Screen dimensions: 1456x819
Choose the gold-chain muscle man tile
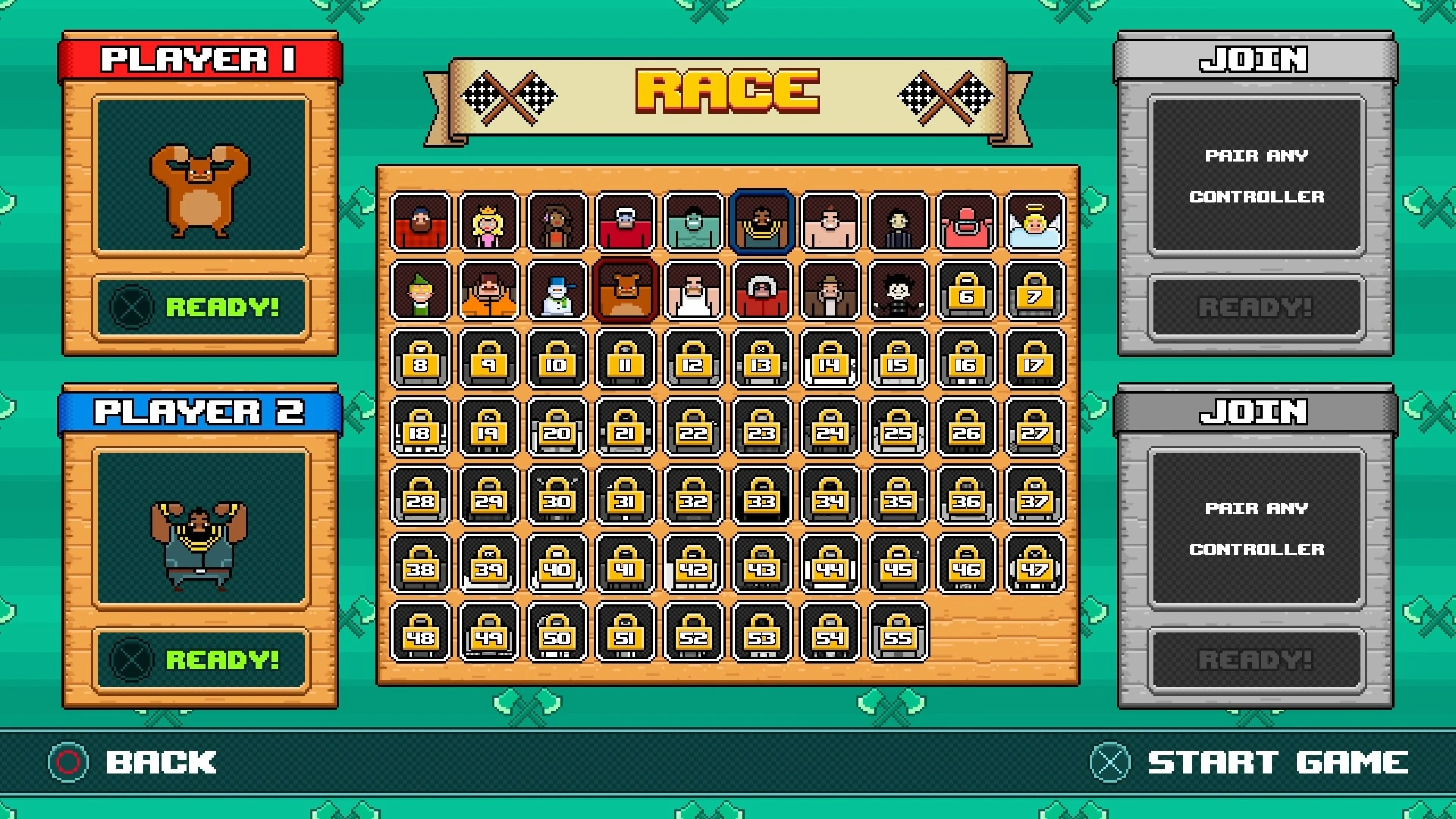tap(762, 221)
